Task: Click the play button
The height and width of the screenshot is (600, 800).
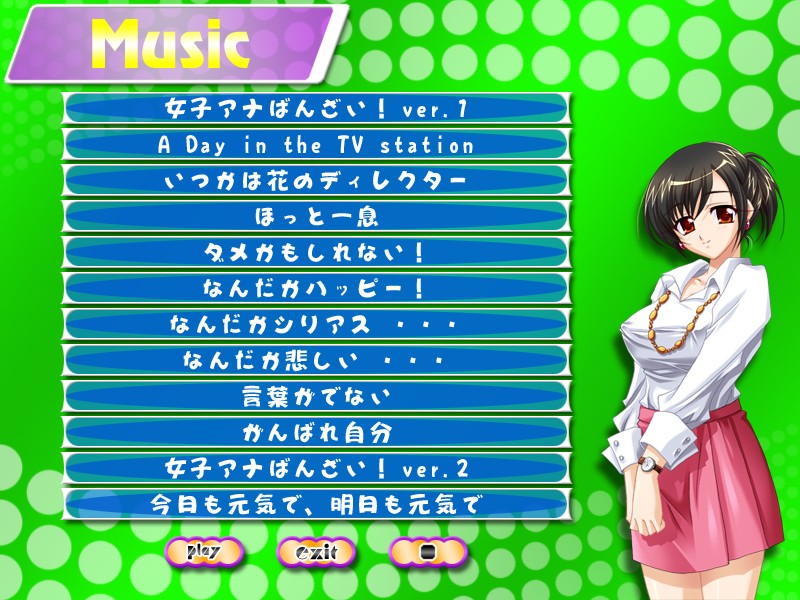Action: coord(204,551)
